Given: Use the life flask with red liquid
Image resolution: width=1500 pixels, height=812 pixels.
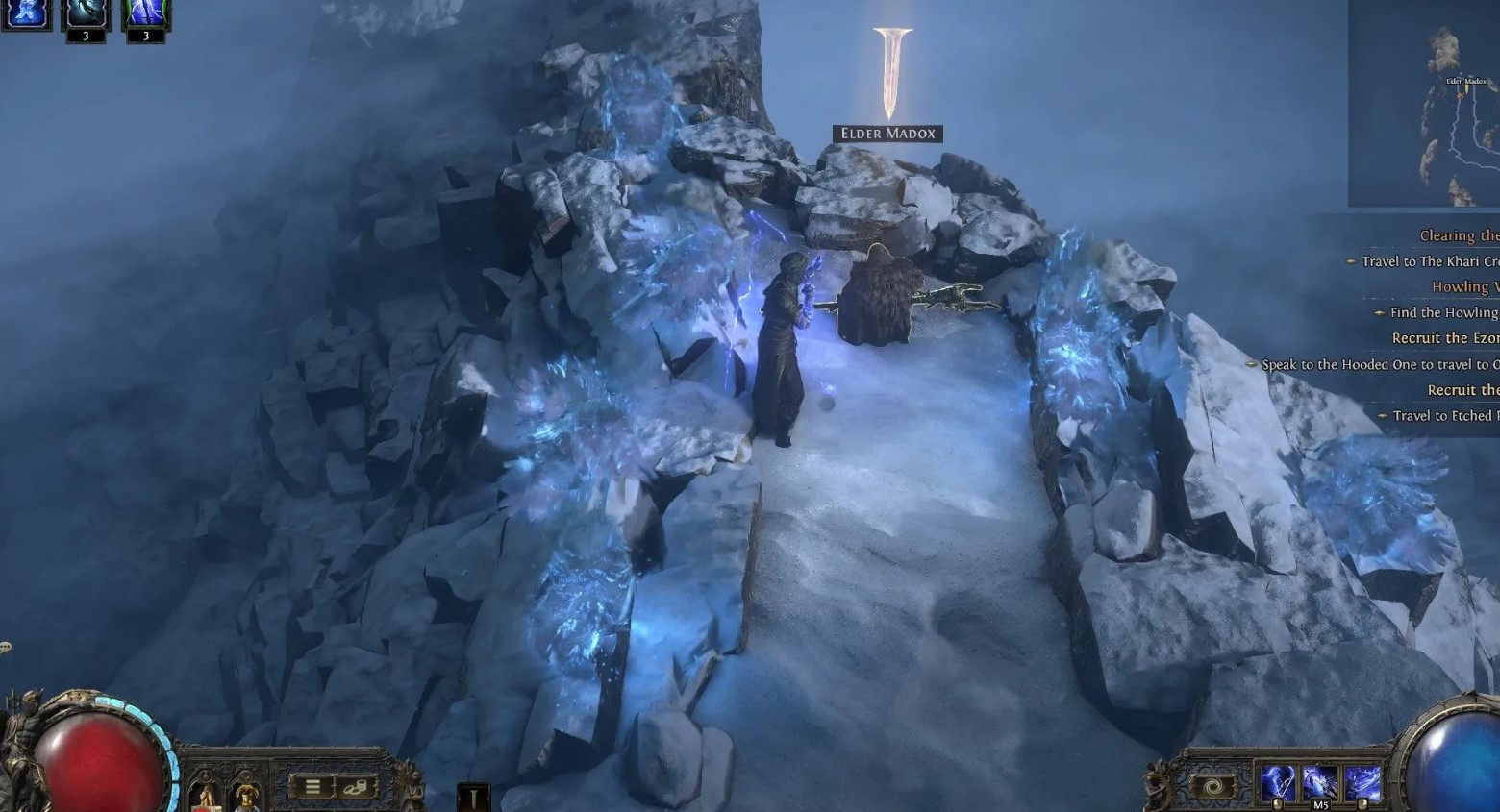Looking at the screenshot, I should pos(206,798).
